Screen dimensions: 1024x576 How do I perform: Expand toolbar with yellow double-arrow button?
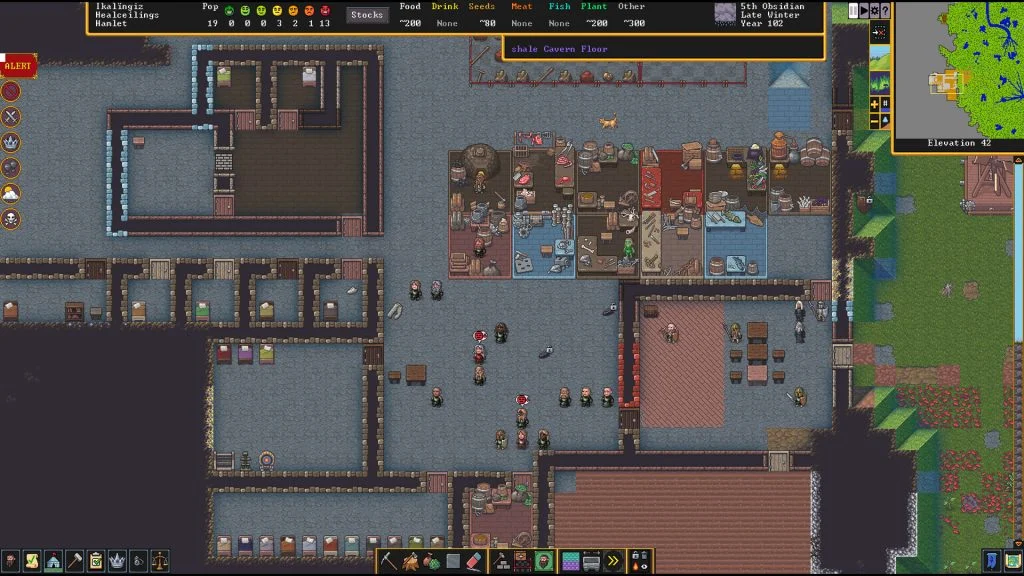click(x=613, y=561)
